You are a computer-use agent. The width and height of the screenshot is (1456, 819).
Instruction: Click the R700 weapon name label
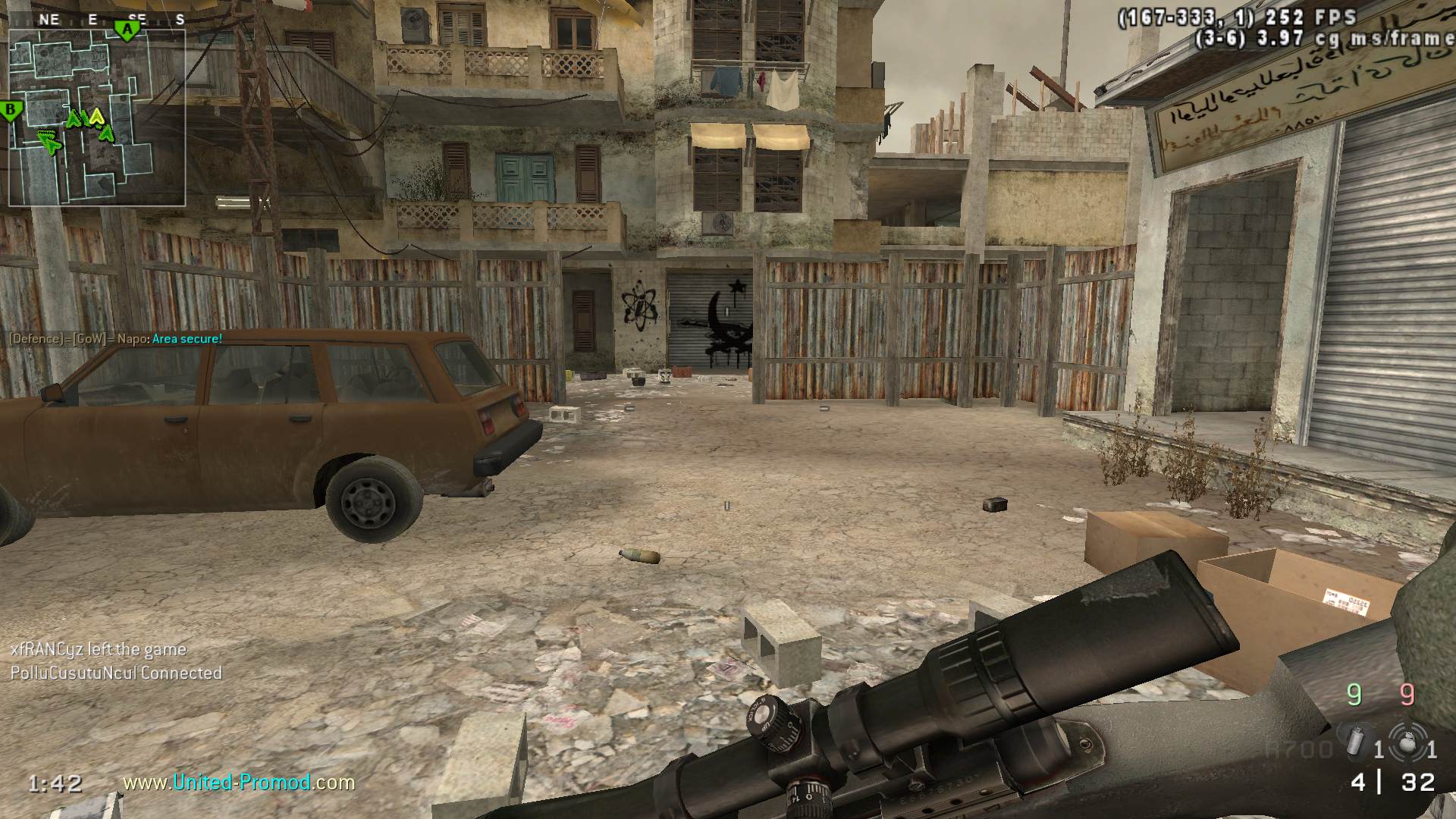(x=1298, y=750)
